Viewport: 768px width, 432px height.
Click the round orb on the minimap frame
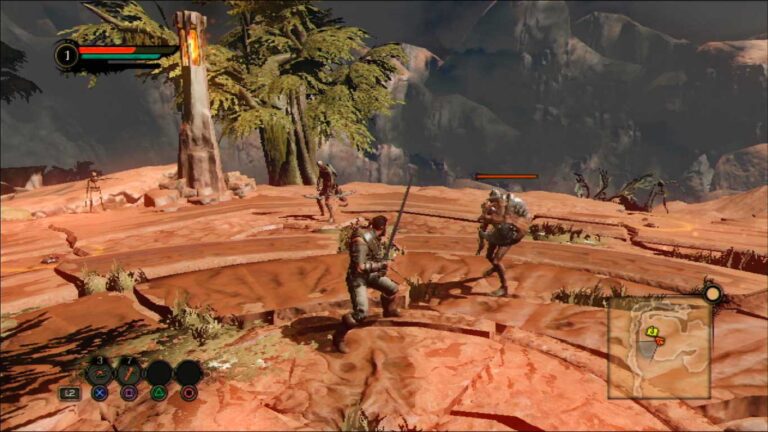(x=712, y=294)
